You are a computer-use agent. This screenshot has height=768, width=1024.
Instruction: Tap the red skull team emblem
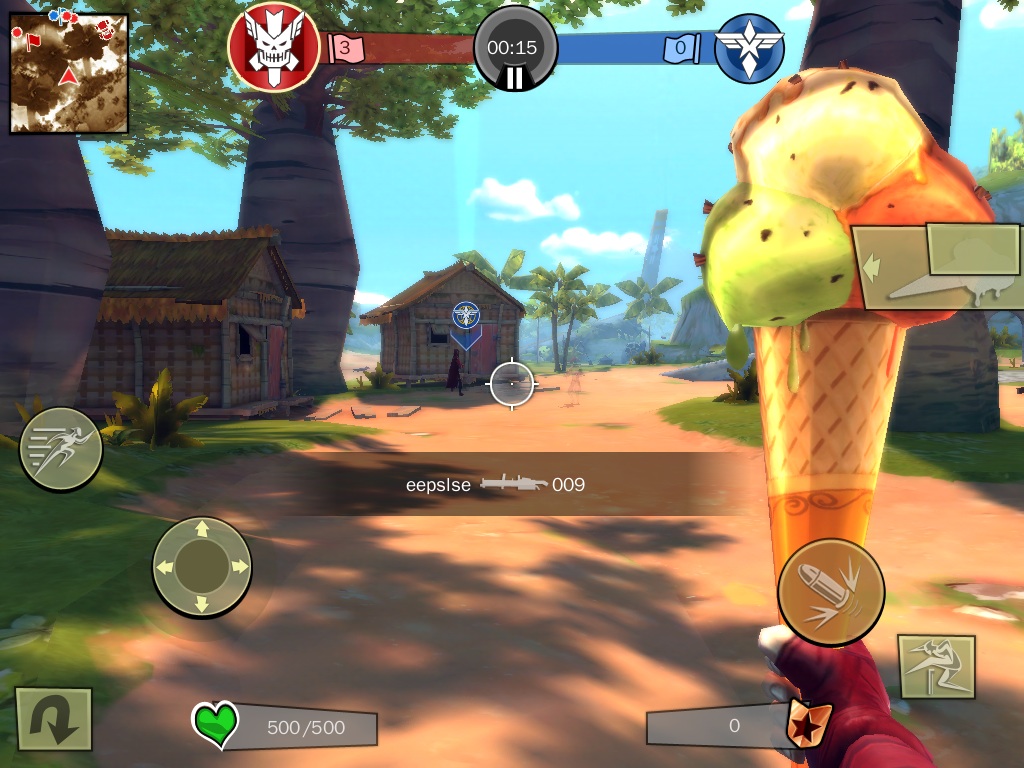(x=274, y=46)
